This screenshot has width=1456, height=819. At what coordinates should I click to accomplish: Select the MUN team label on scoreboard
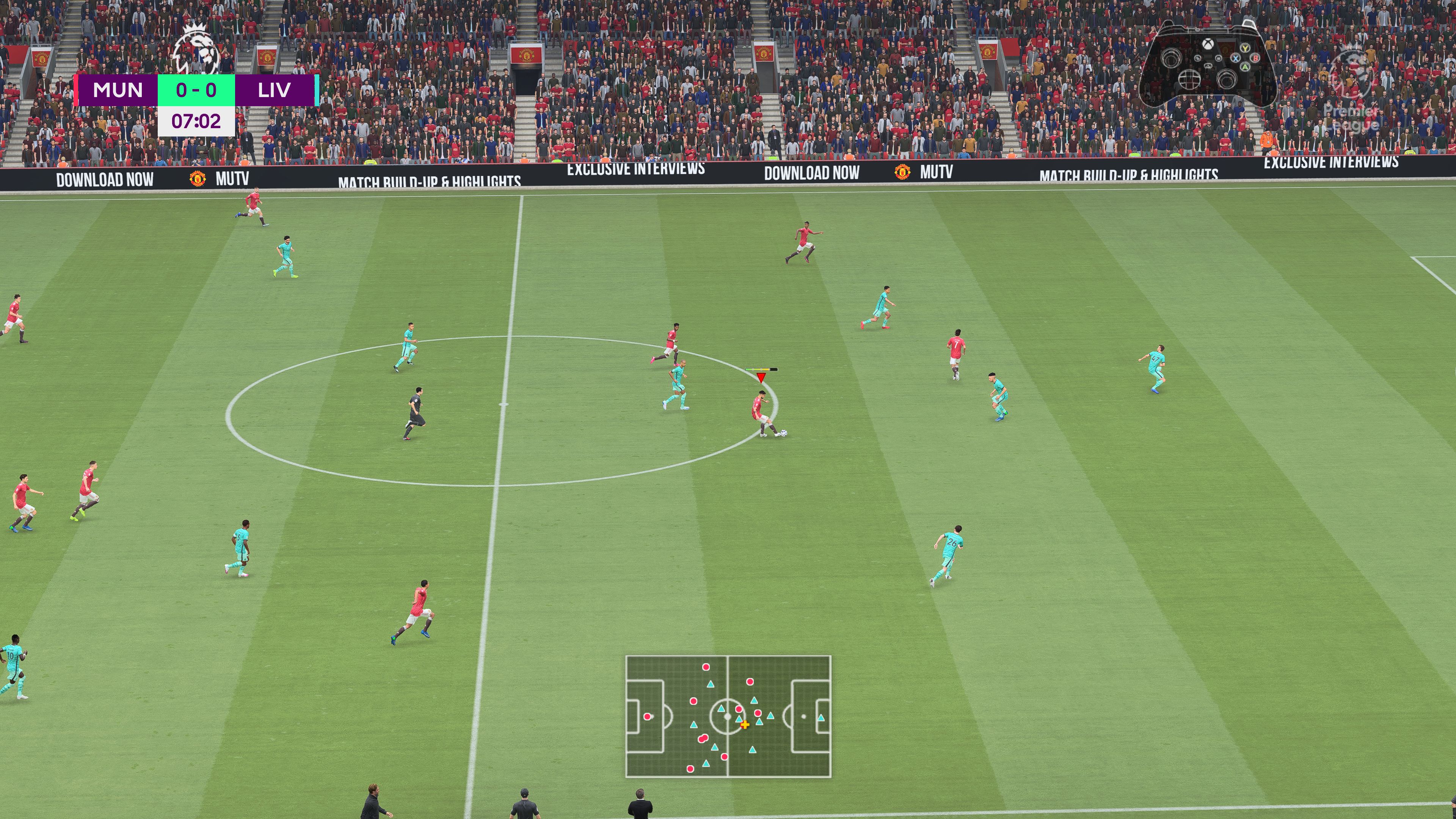click(117, 91)
